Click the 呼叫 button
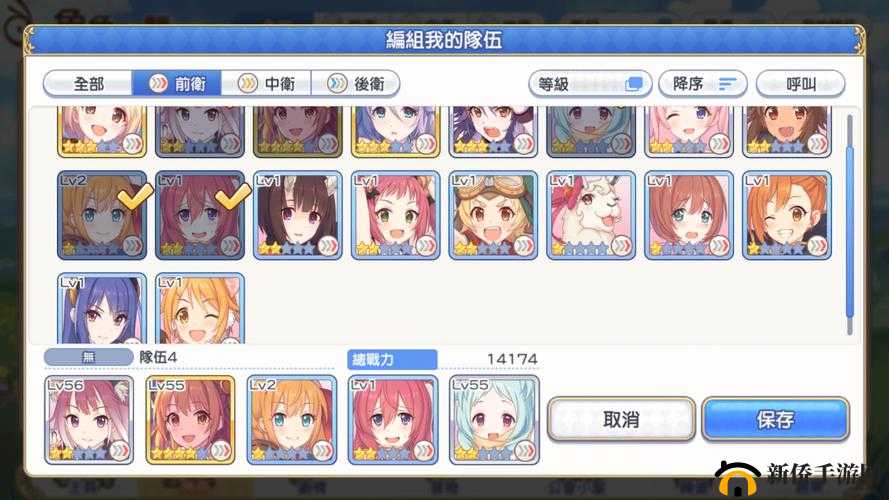This screenshot has height=500, width=889. 800,84
